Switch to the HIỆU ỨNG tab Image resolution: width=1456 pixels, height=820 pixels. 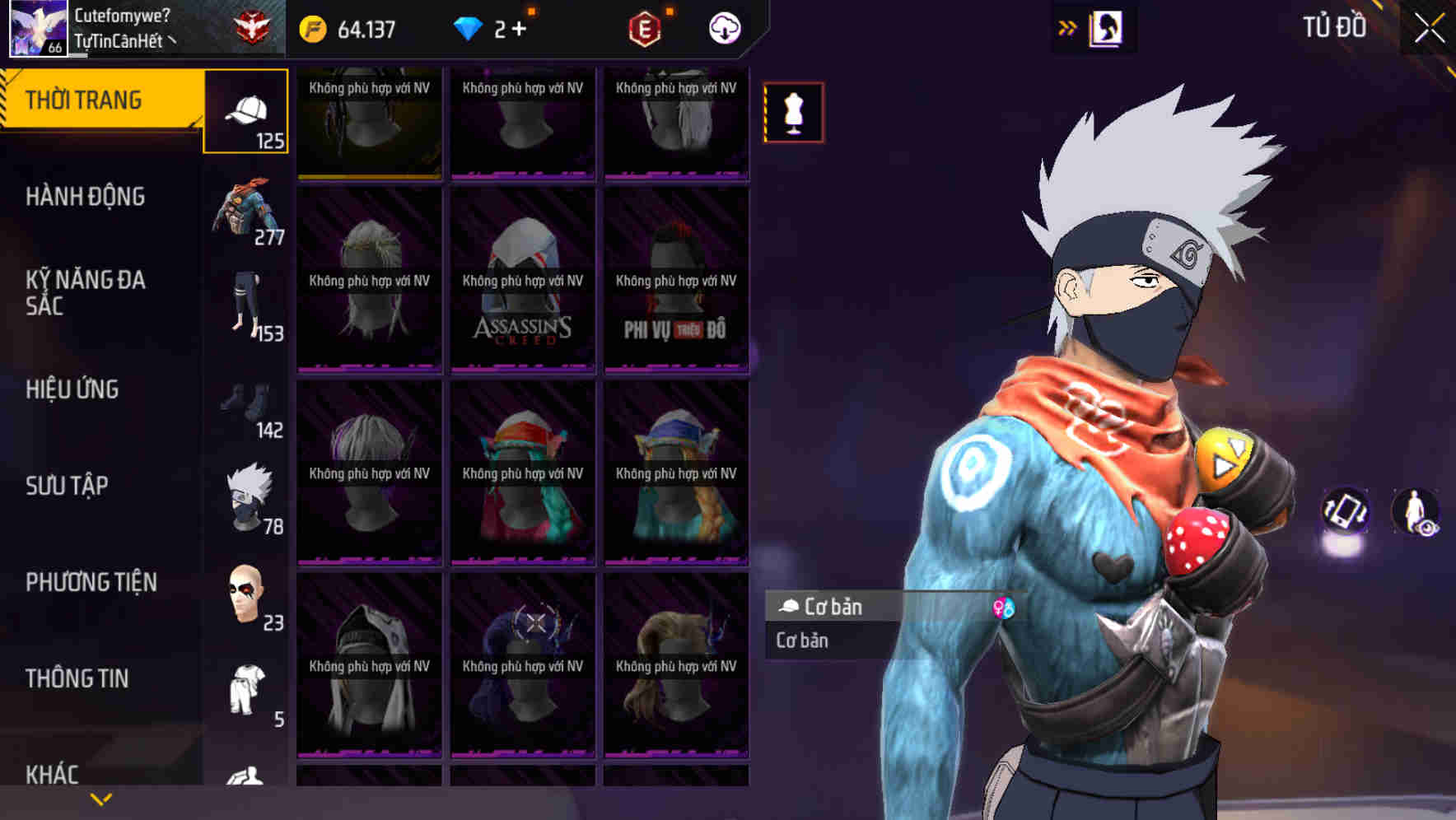[72, 389]
